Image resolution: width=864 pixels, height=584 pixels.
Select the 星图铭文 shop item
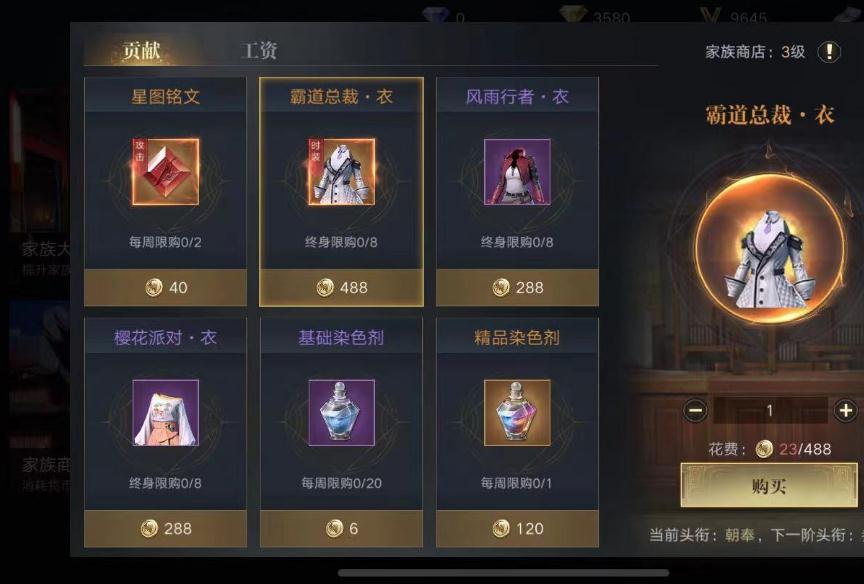click(x=165, y=191)
